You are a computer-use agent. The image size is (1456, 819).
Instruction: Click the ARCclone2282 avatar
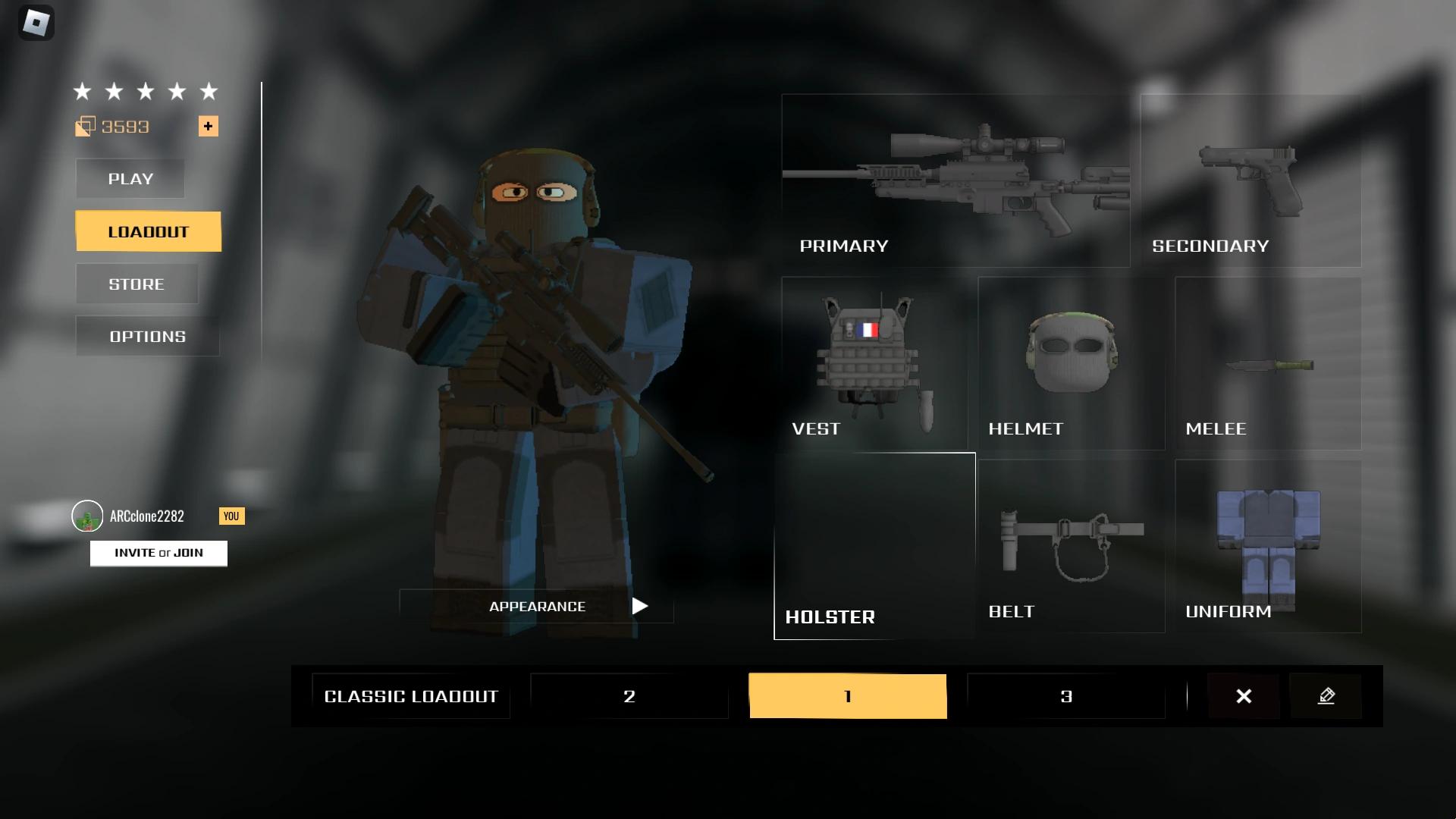tap(86, 516)
